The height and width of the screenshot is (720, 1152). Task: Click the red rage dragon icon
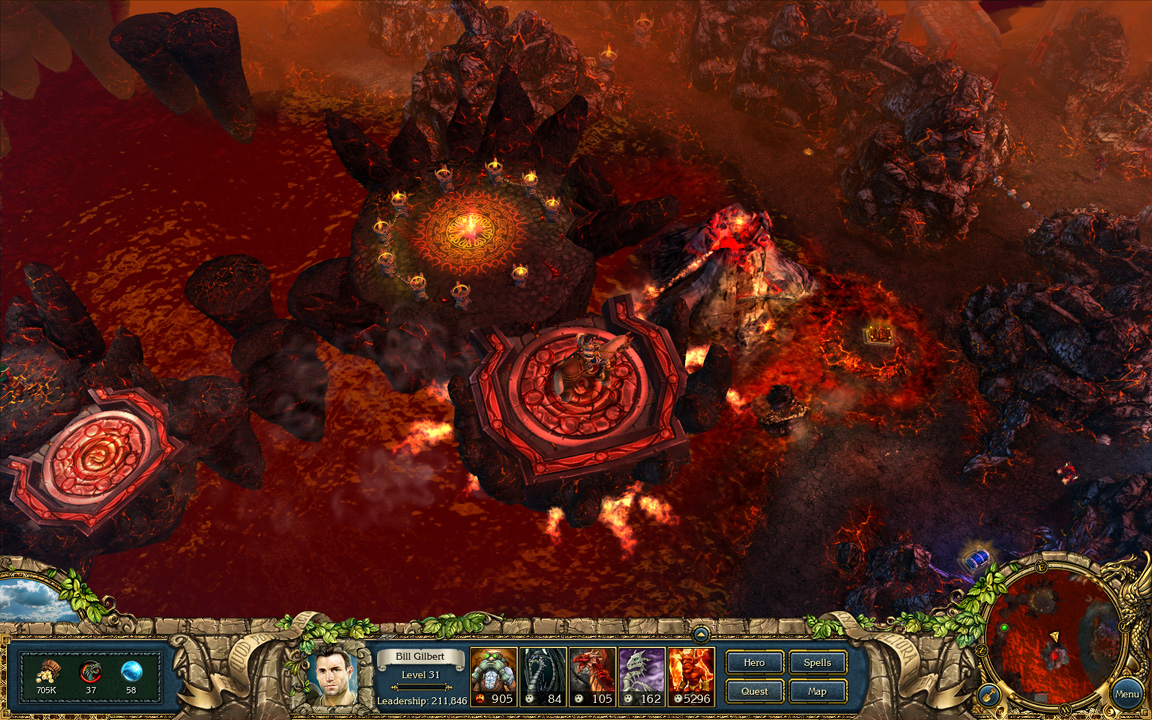coord(90,671)
